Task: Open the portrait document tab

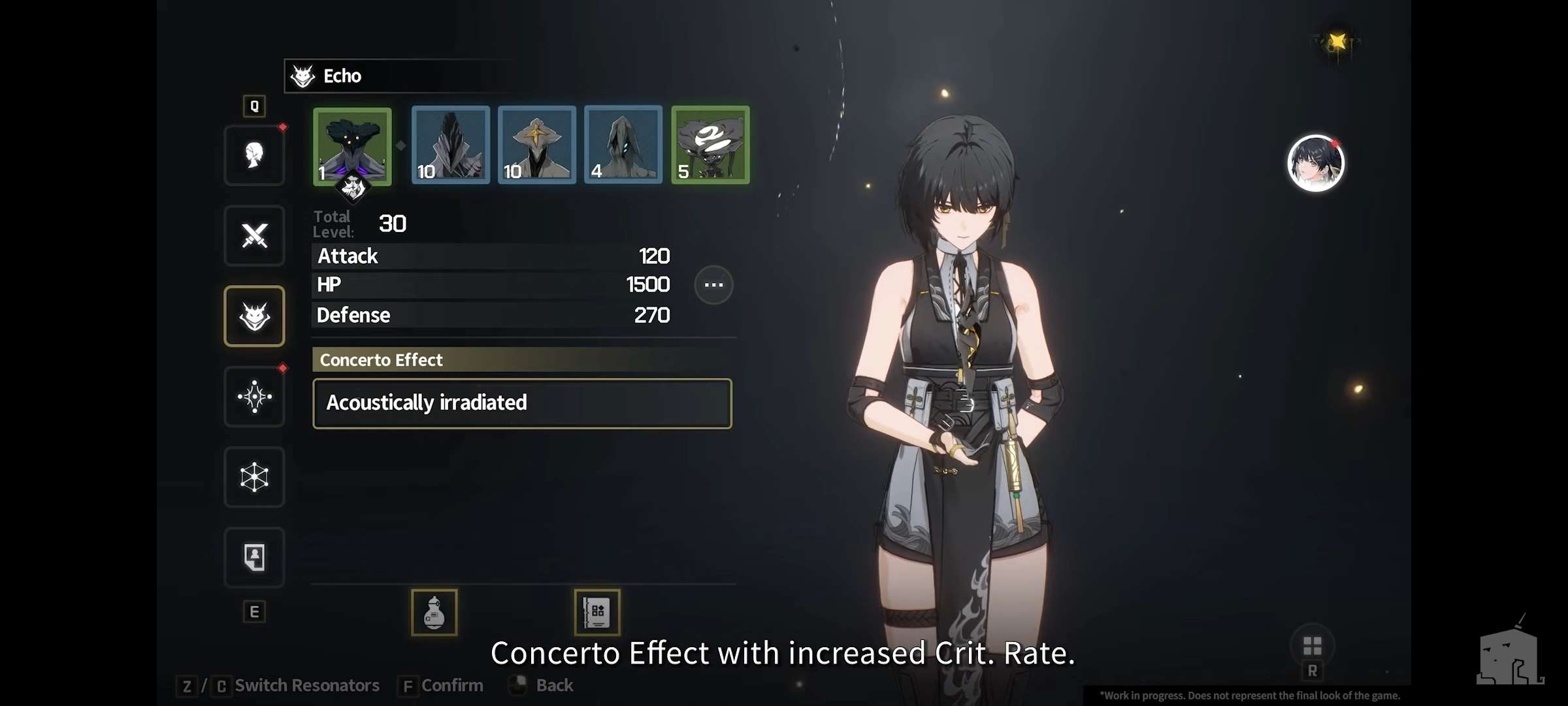Action: (x=254, y=558)
